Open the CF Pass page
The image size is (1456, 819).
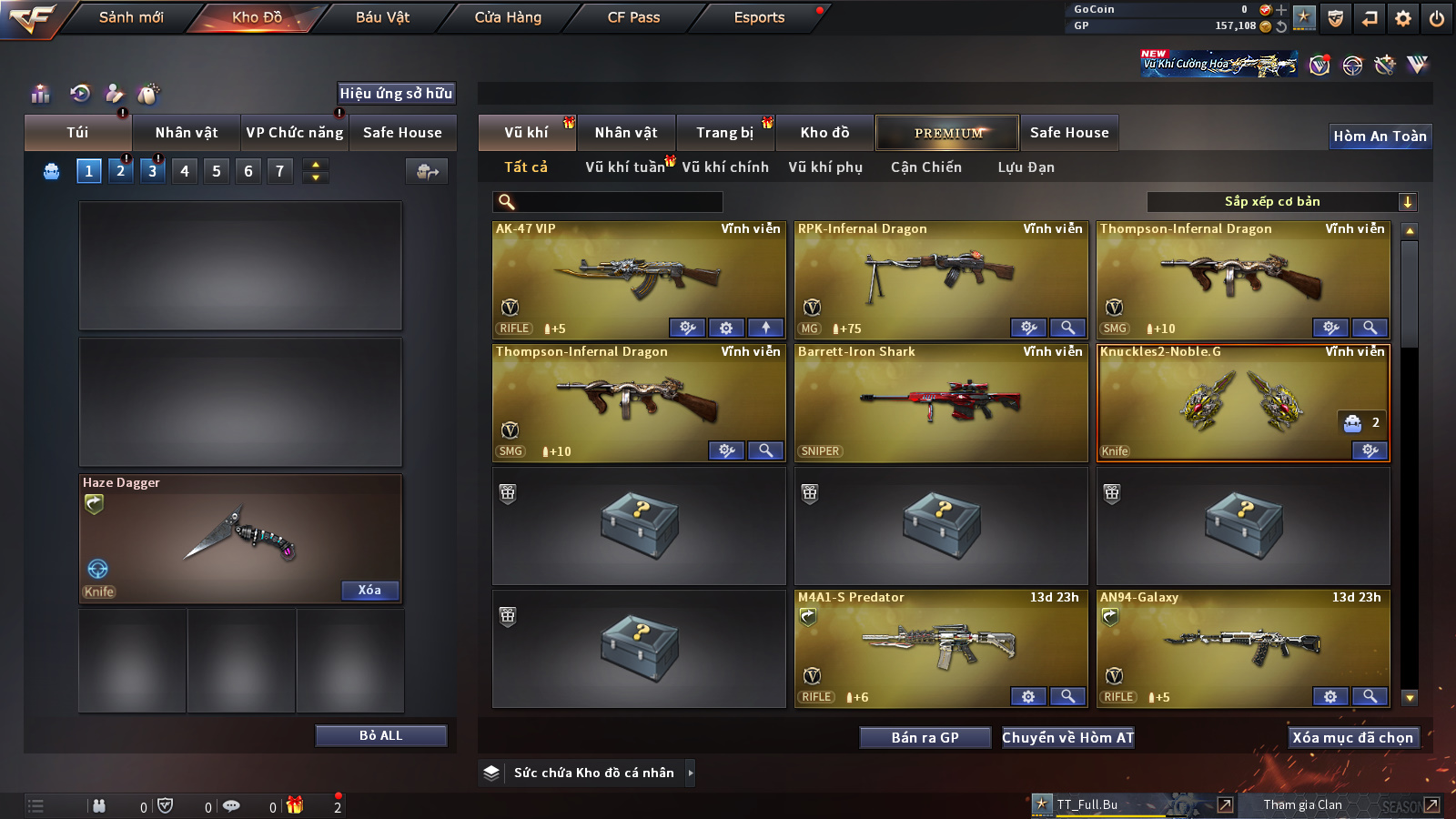pyautogui.click(x=633, y=17)
